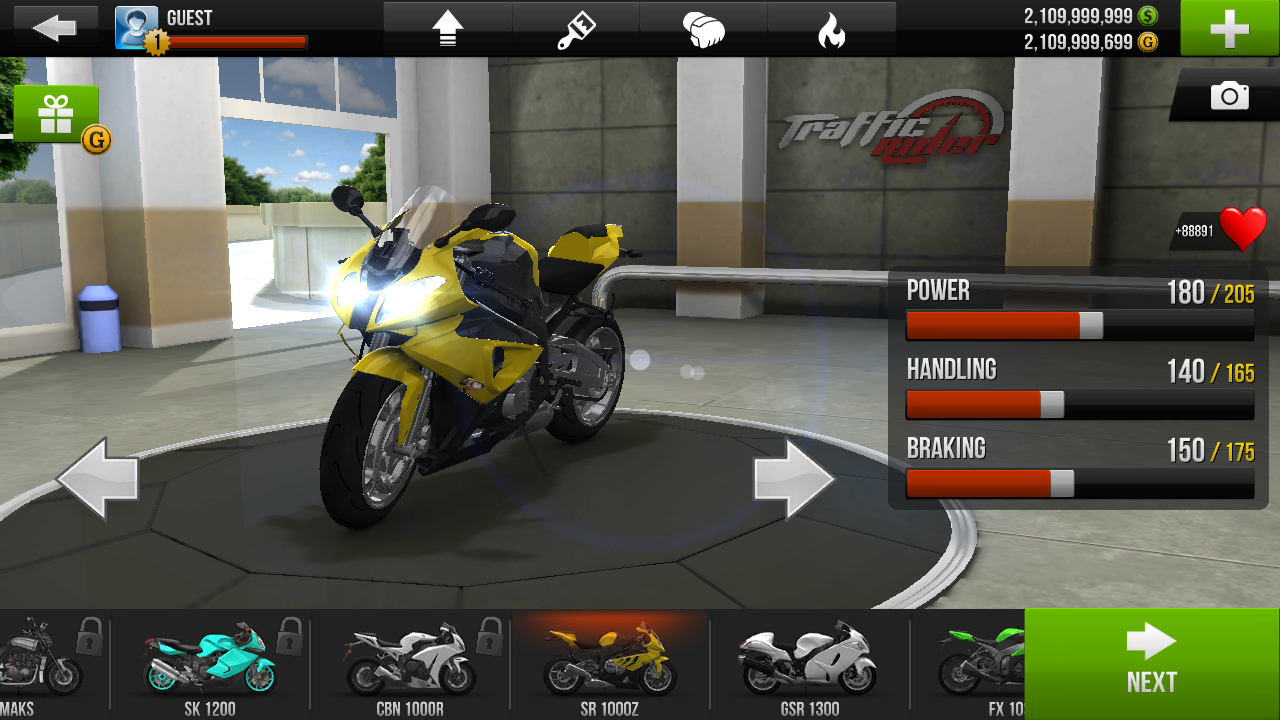Switch to the paint brush tab
The height and width of the screenshot is (720, 1280).
pyautogui.click(x=576, y=30)
